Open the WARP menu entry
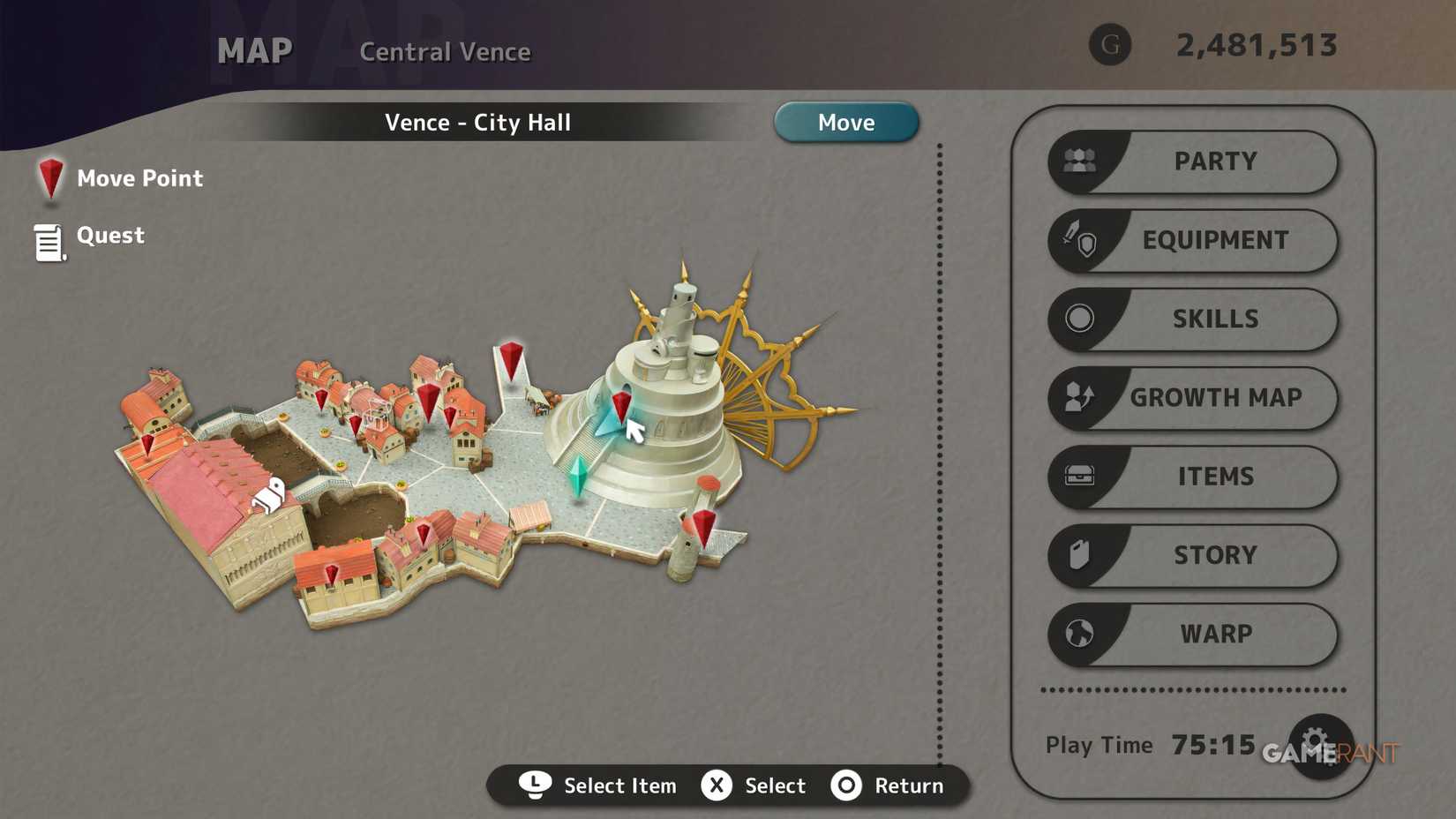This screenshot has height=819, width=1456. (x=1217, y=634)
